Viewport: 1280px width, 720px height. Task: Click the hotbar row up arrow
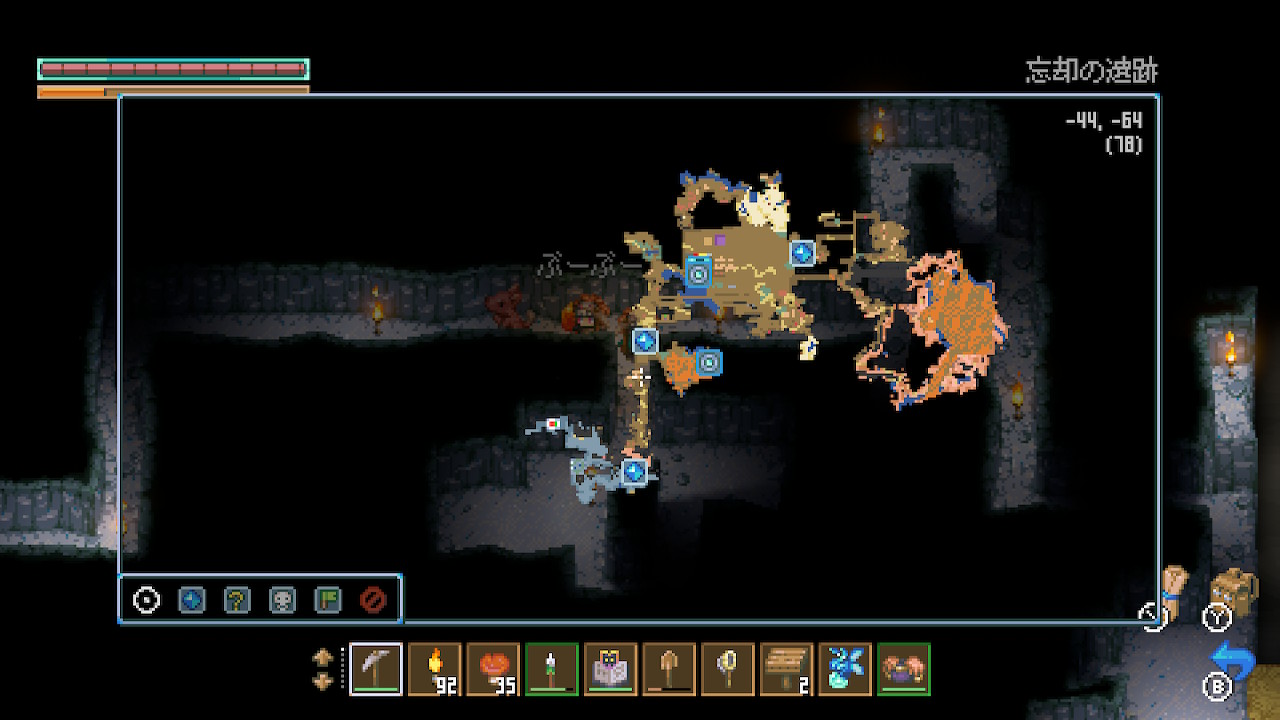323,658
